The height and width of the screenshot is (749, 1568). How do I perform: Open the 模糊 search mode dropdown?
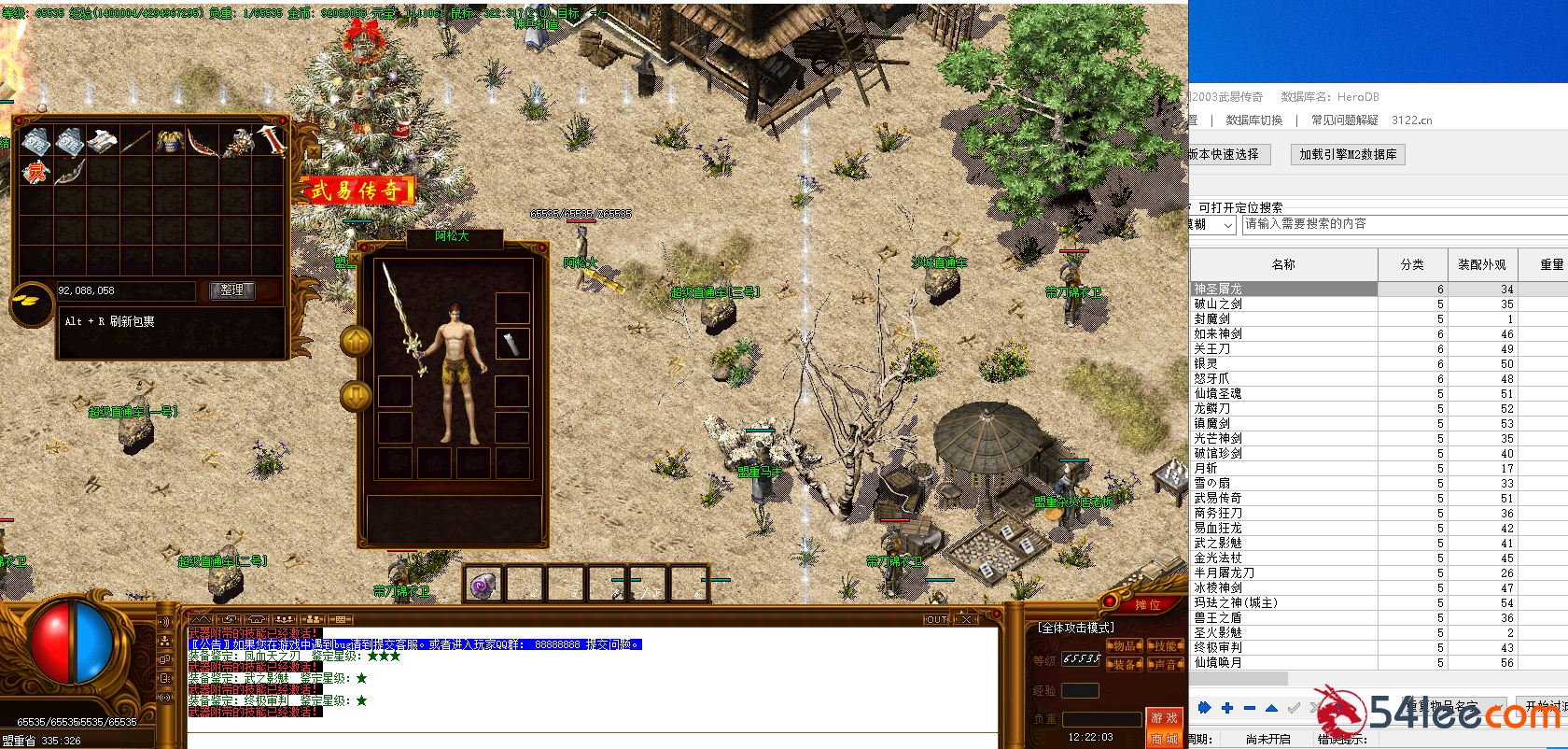tap(1211, 224)
